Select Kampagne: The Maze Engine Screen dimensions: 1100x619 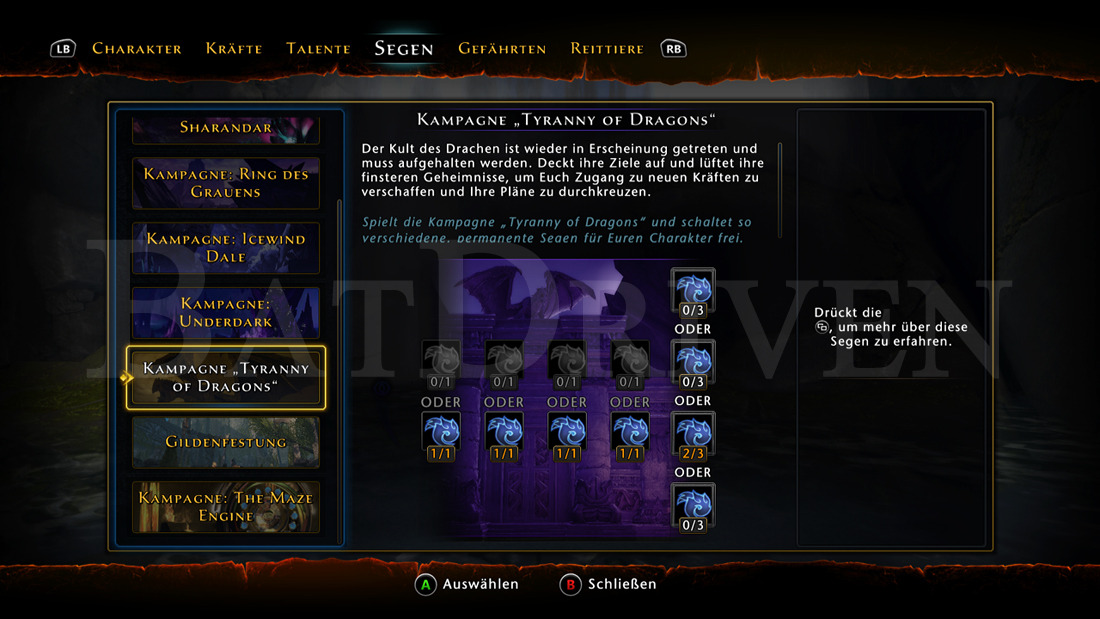click(226, 507)
